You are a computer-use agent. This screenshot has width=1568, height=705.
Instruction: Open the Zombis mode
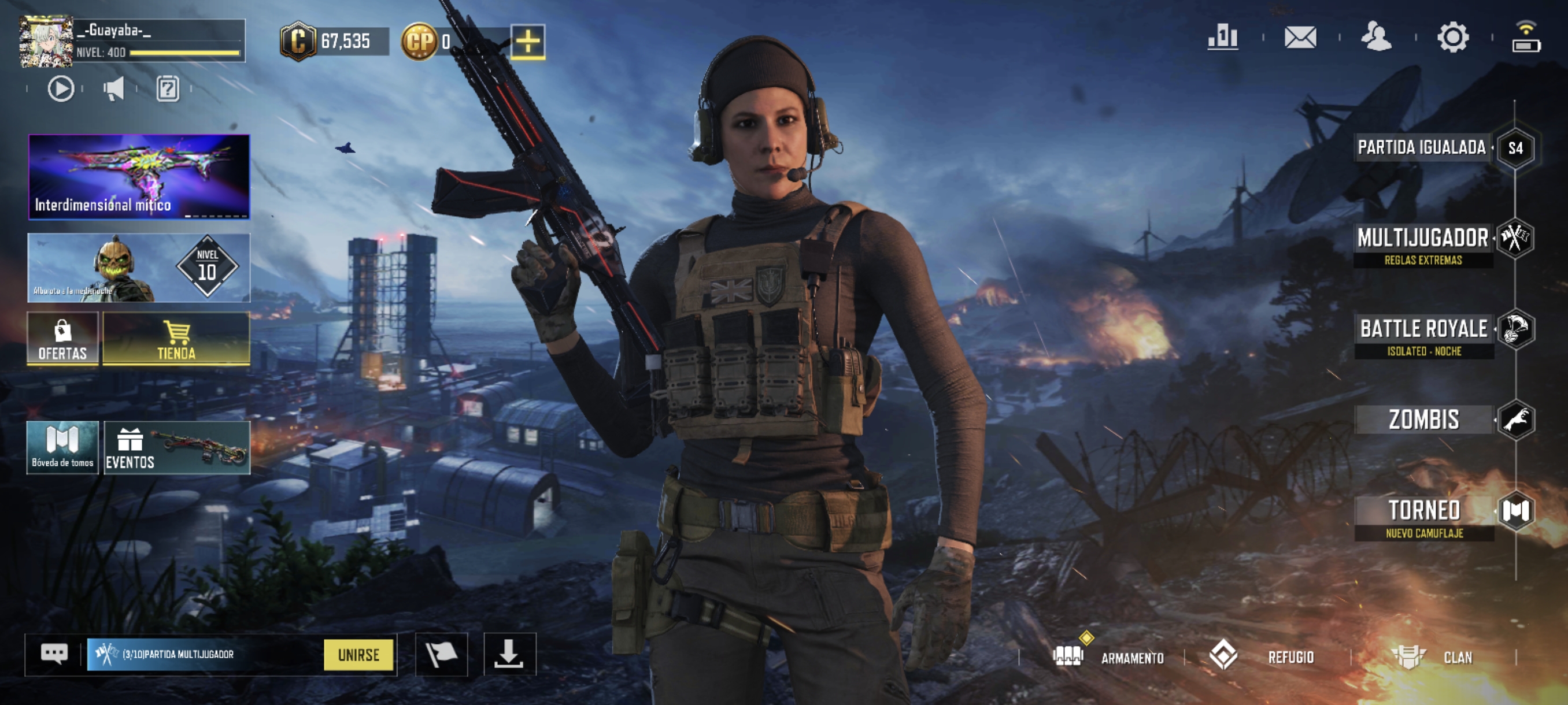pyautogui.click(x=1423, y=420)
